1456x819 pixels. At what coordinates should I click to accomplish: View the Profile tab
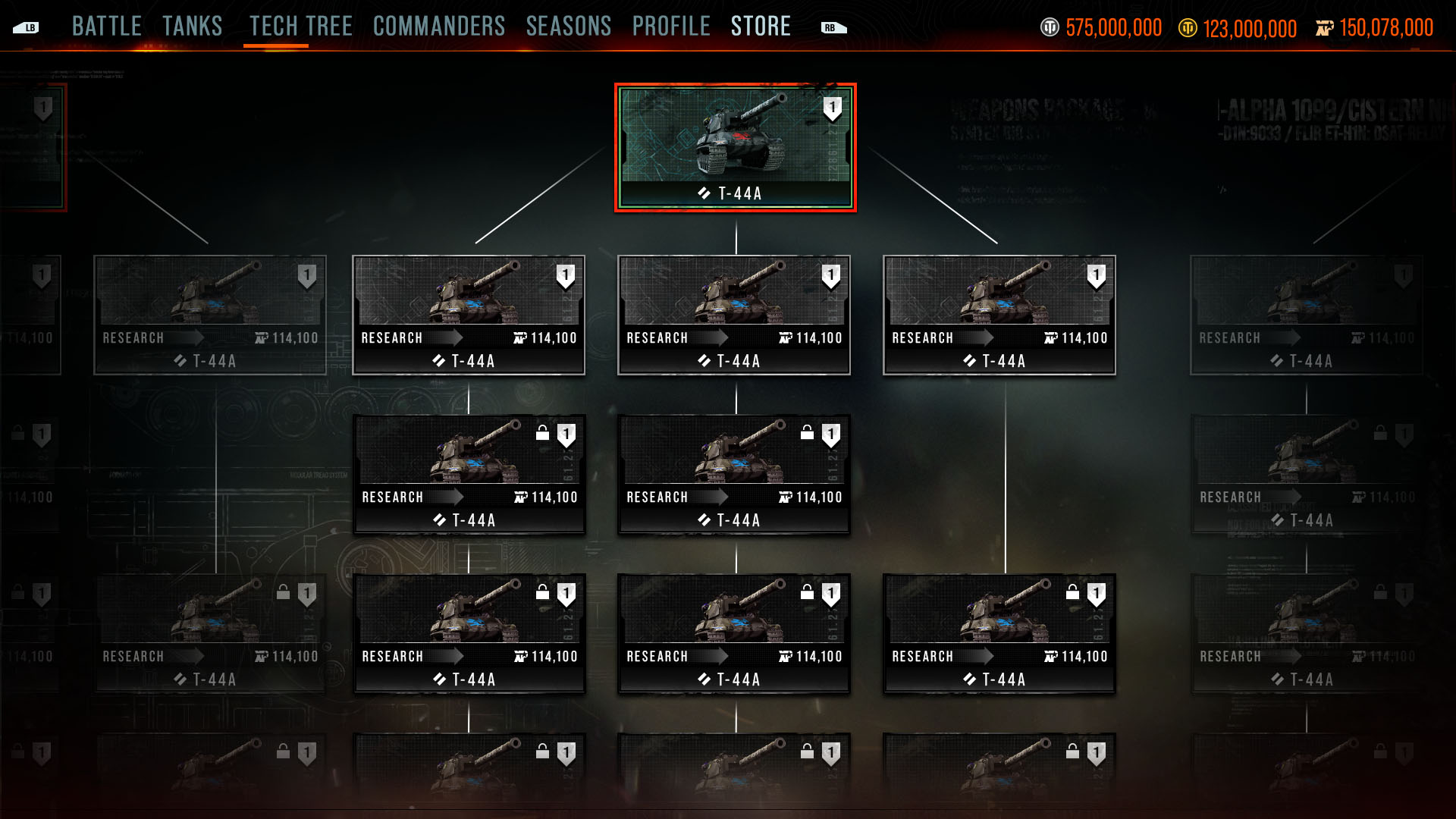(671, 27)
